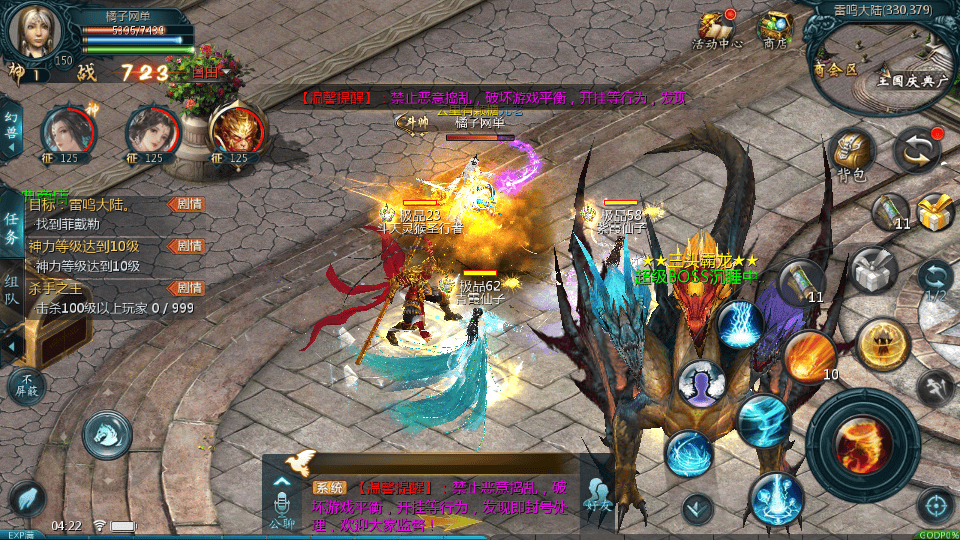960x540 pixels.
Task: Open the golden gift box
Action: 934,211
